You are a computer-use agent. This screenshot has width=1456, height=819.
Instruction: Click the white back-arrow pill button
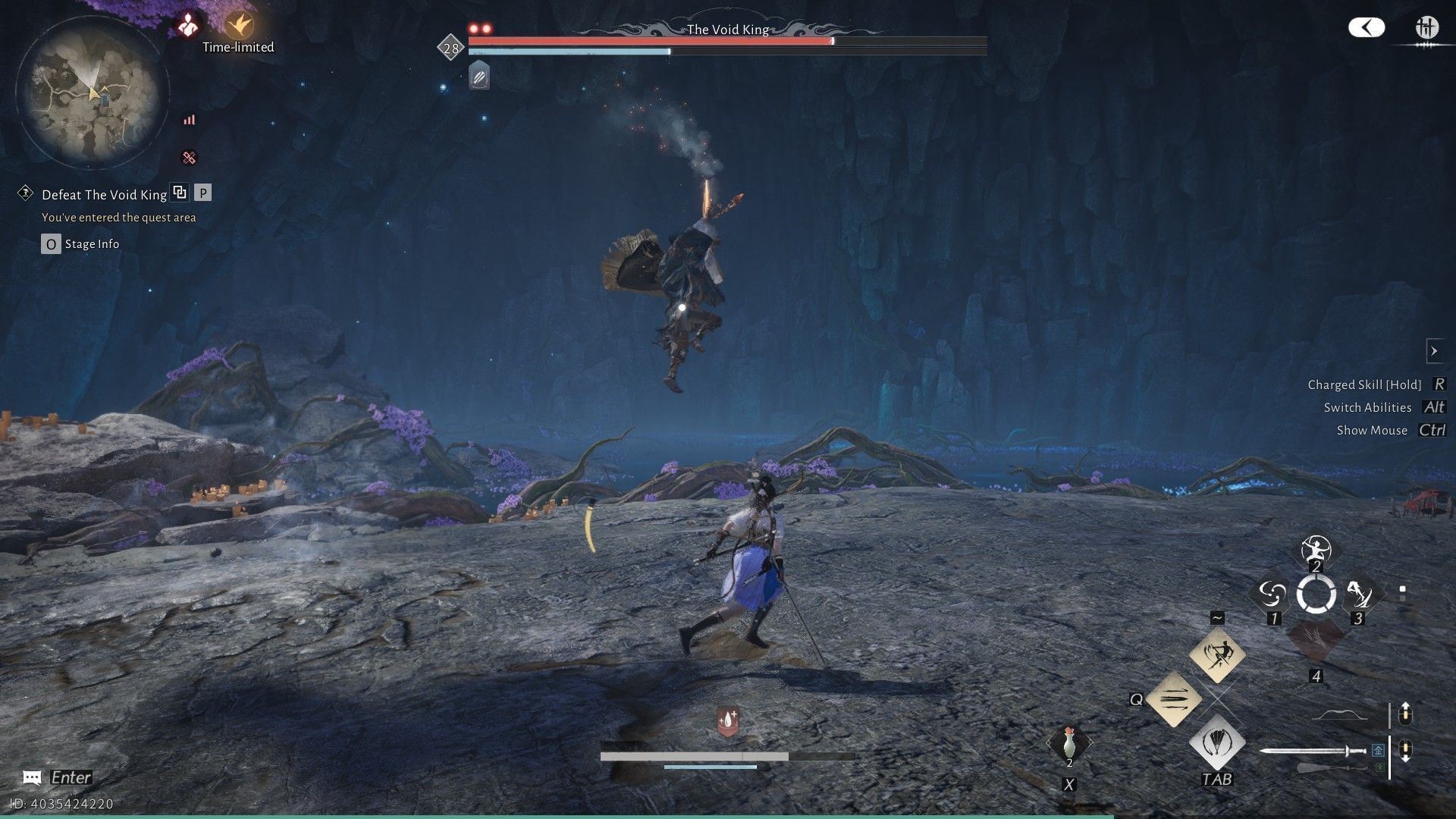tap(1366, 28)
